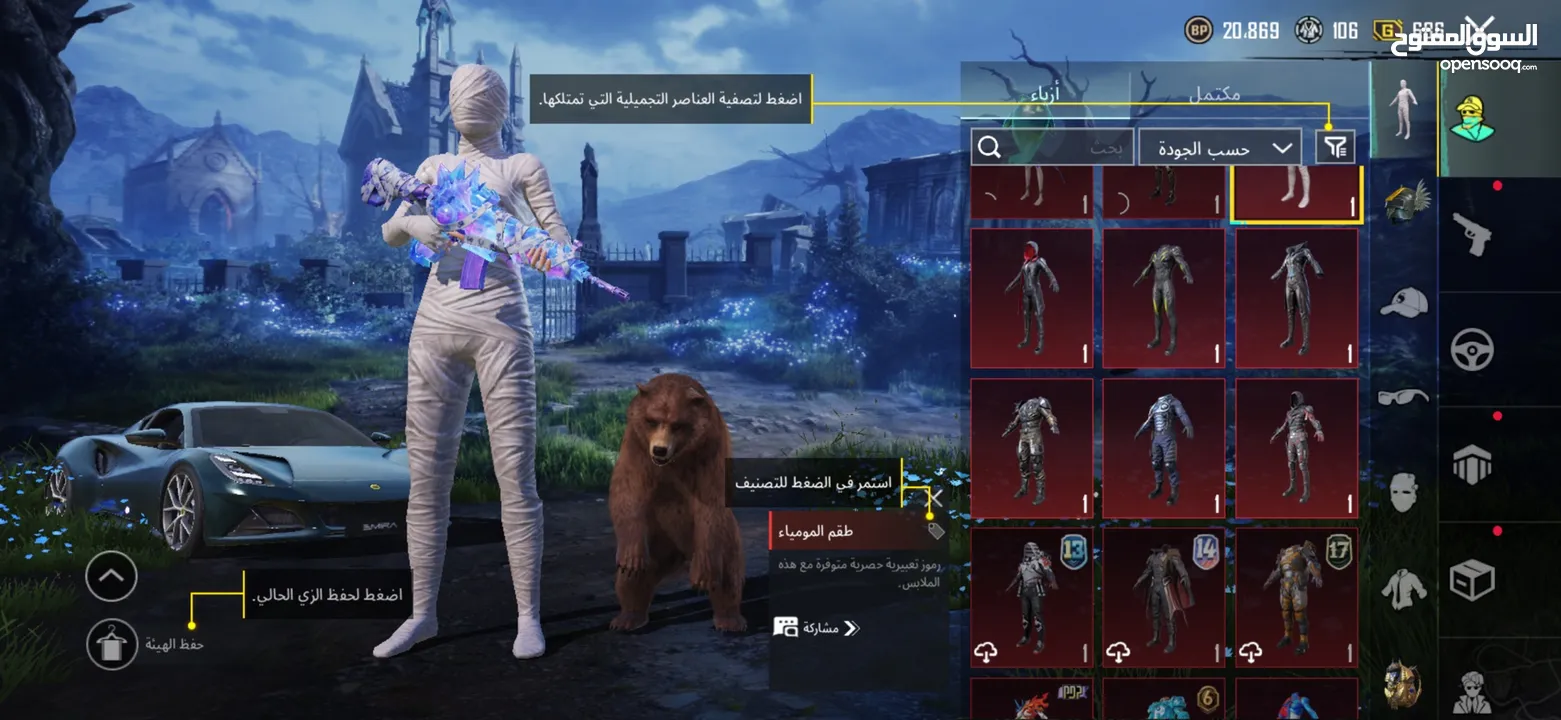1561x720 pixels.
Task: Tap the search magnifier icon
Action: pos(989,147)
